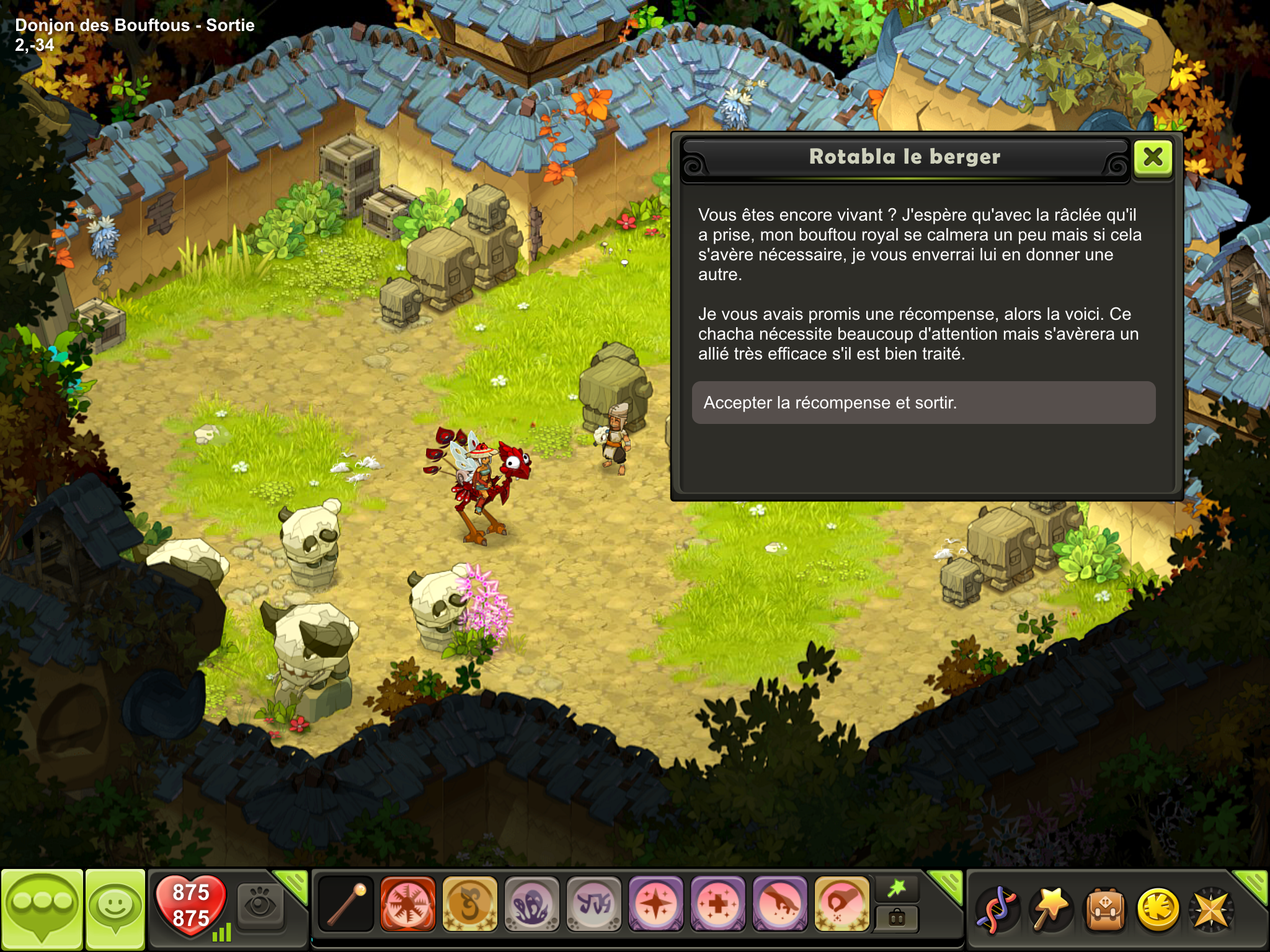Activate the orange swirl spell
1270x952 pixels.
click(469, 905)
